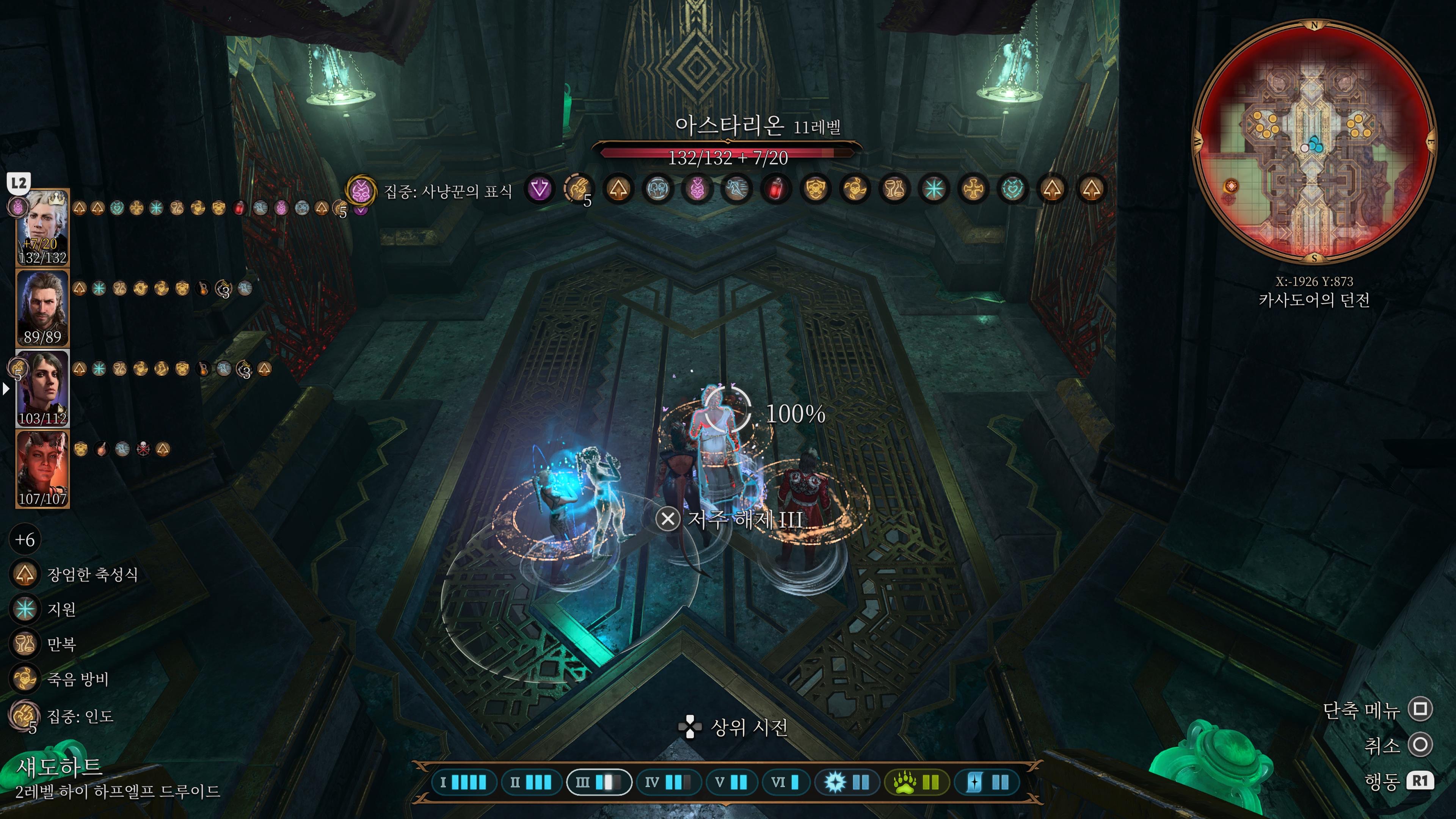Inspect the 죽음 방비 status entry

pyautogui.click(x=25, y=679)
